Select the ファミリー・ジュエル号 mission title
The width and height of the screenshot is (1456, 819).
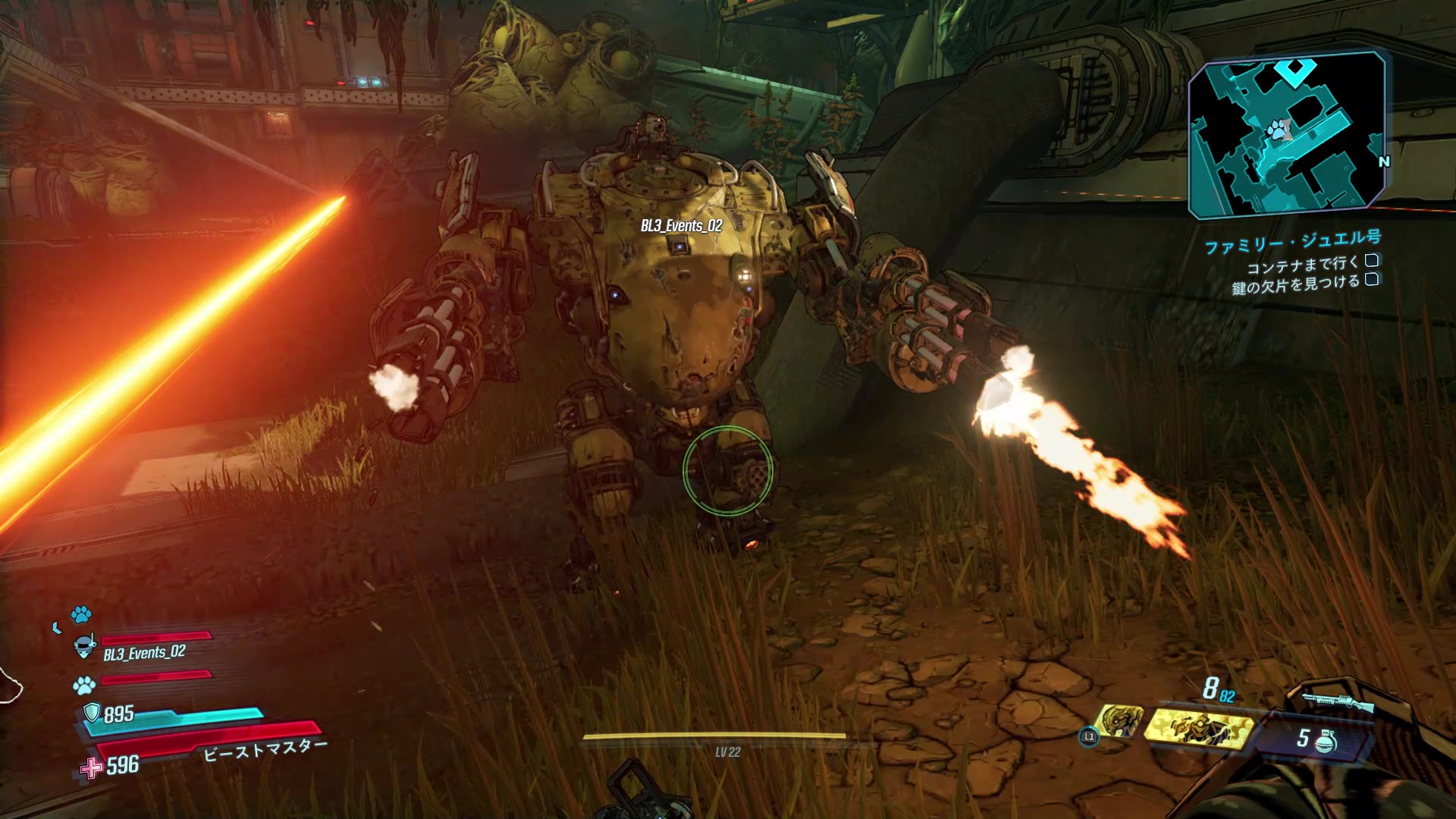pyautogui.click(x=1292, y=242)
